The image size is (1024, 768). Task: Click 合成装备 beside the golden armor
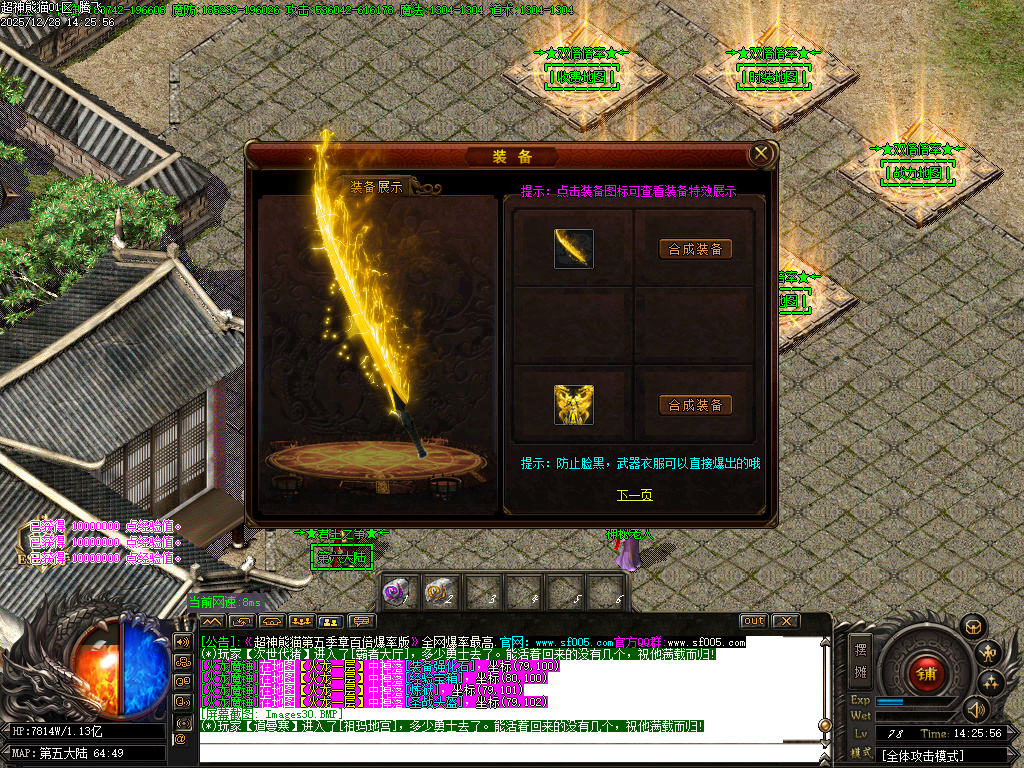(x=696, y=405)
